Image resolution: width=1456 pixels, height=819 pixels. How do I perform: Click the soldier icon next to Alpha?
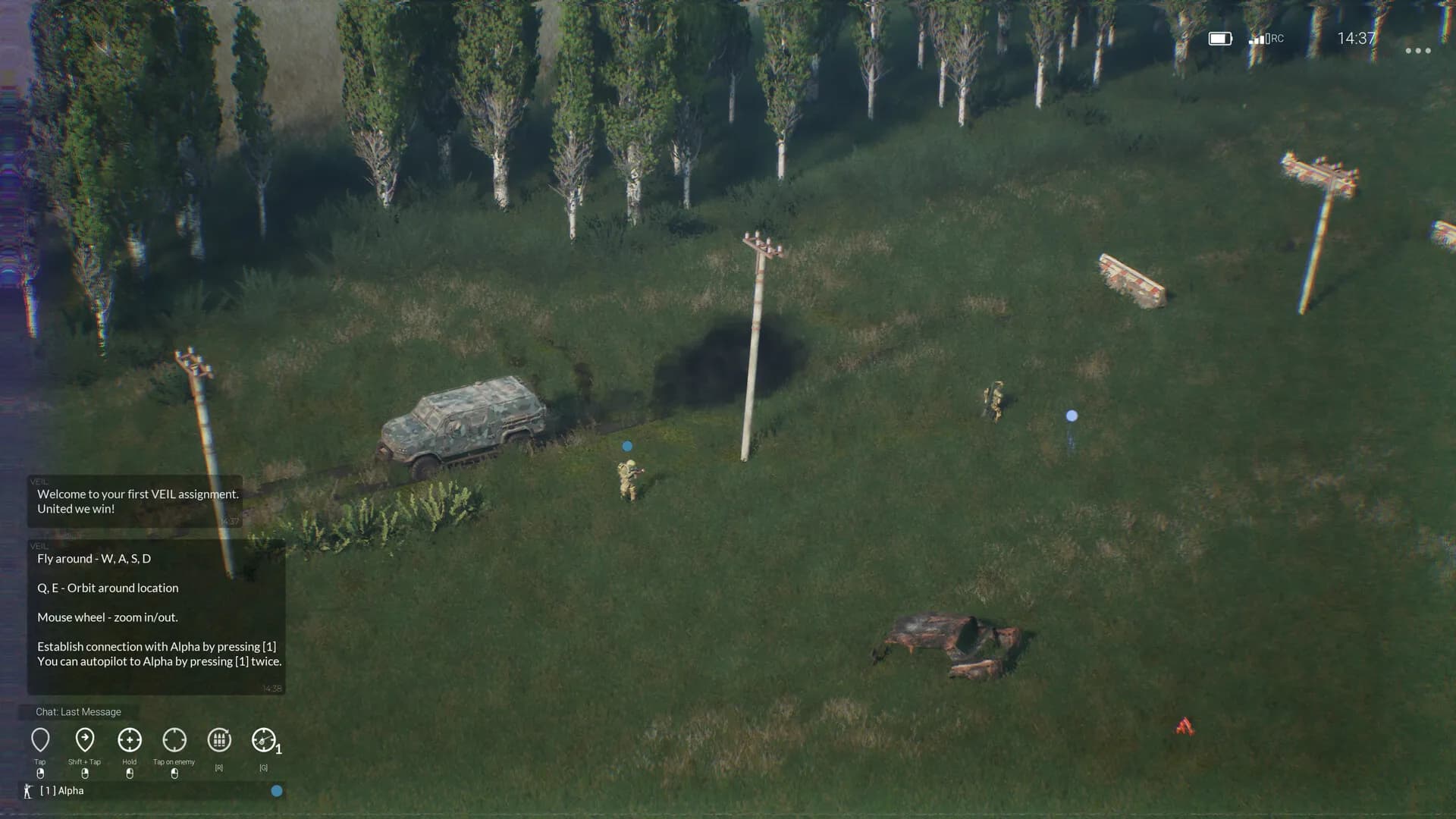click(27, 791)
